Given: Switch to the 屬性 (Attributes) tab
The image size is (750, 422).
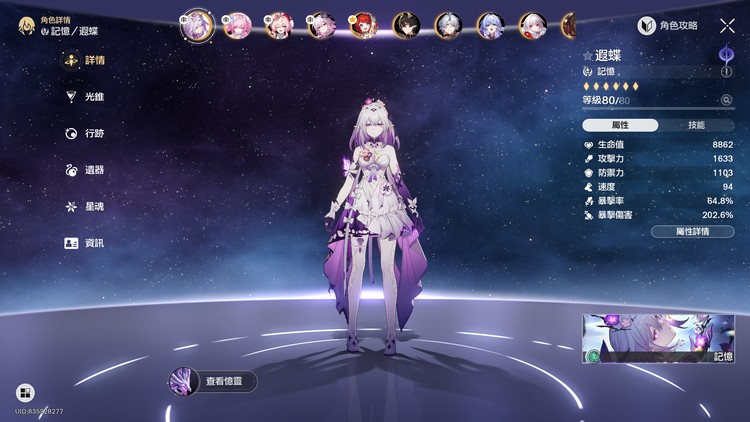Looking at the screenshot, I should (x=620, y=125).
